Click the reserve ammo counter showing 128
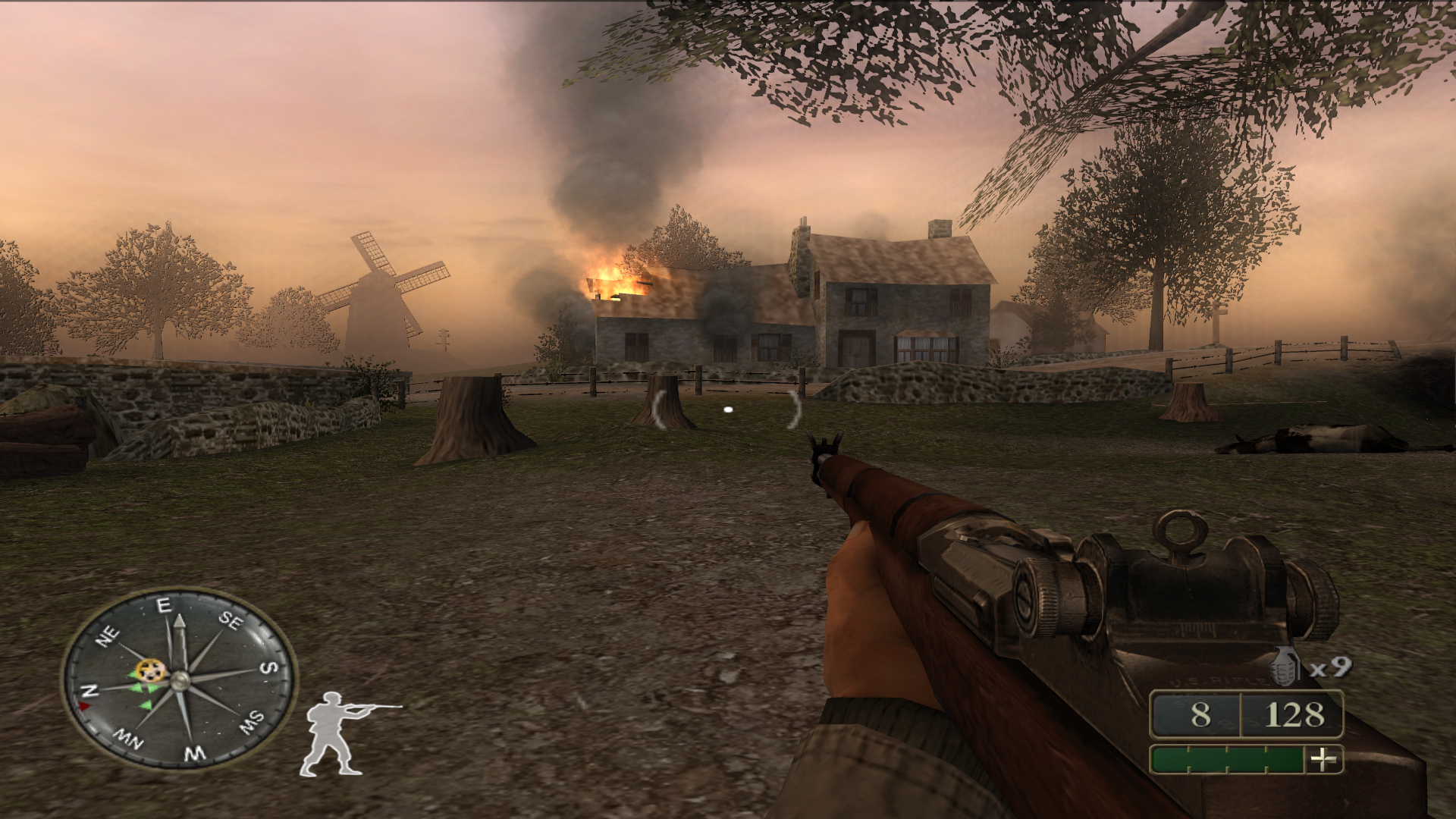This screenshot has width=1456, height=819. 1294,714
